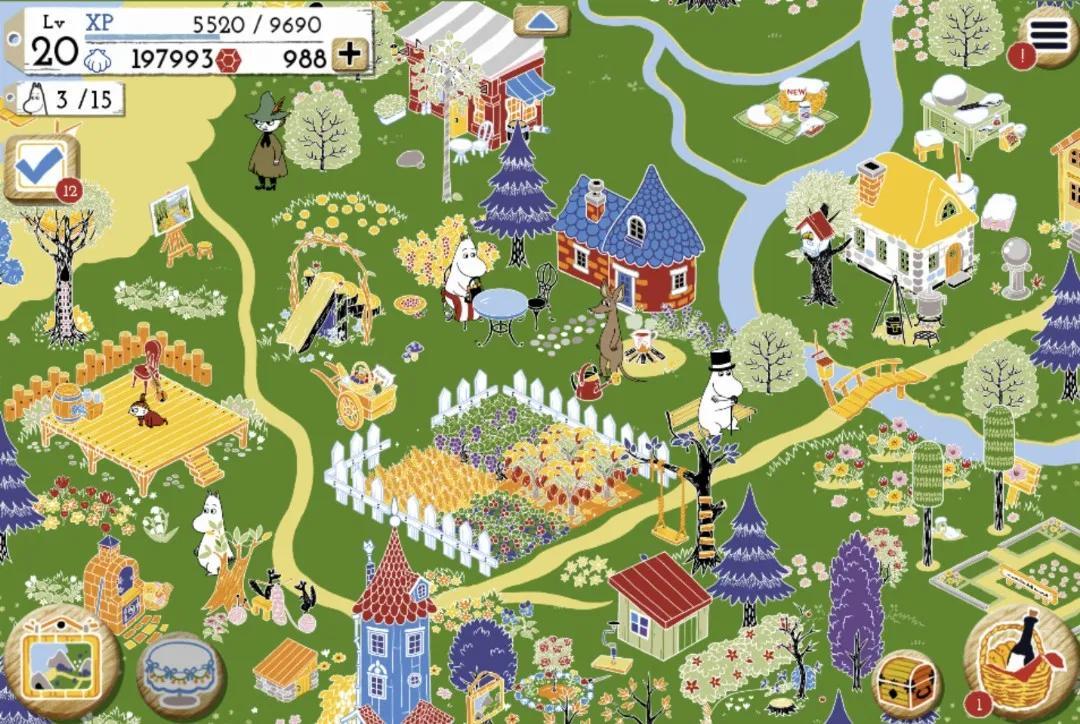Open the blue checkmark task list

[40, 168]
